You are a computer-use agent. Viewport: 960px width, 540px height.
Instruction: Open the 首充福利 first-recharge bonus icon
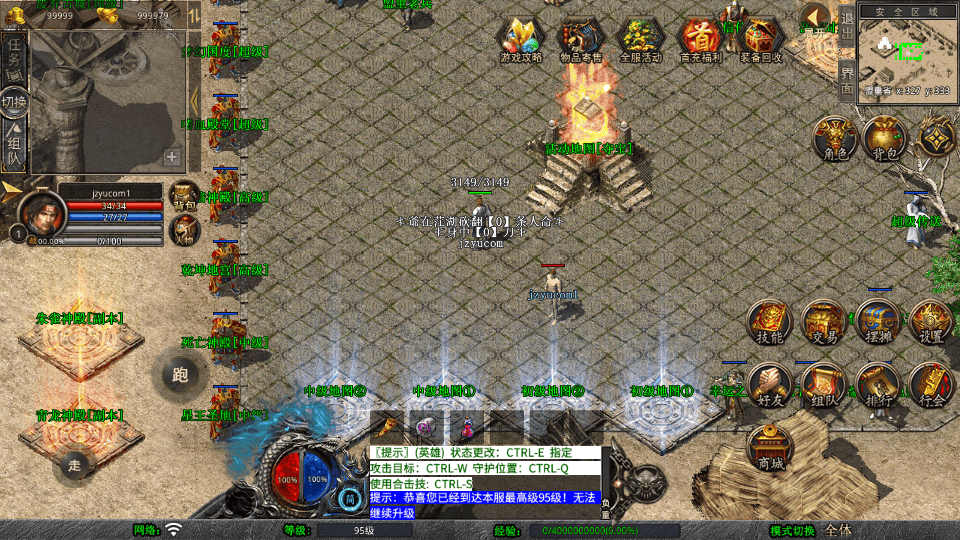click(701, 39)
